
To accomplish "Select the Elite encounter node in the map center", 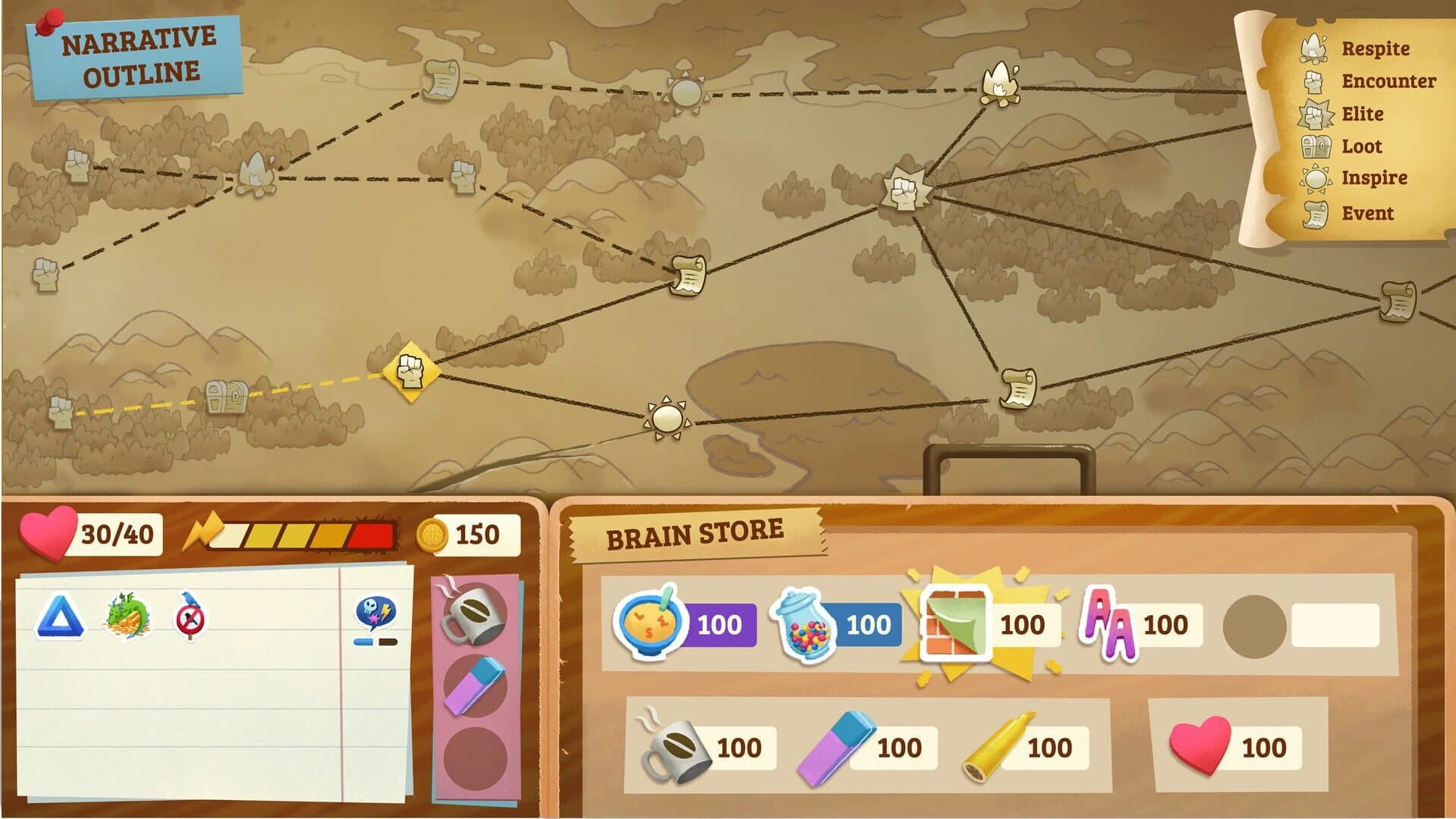I will pos(905,192).
